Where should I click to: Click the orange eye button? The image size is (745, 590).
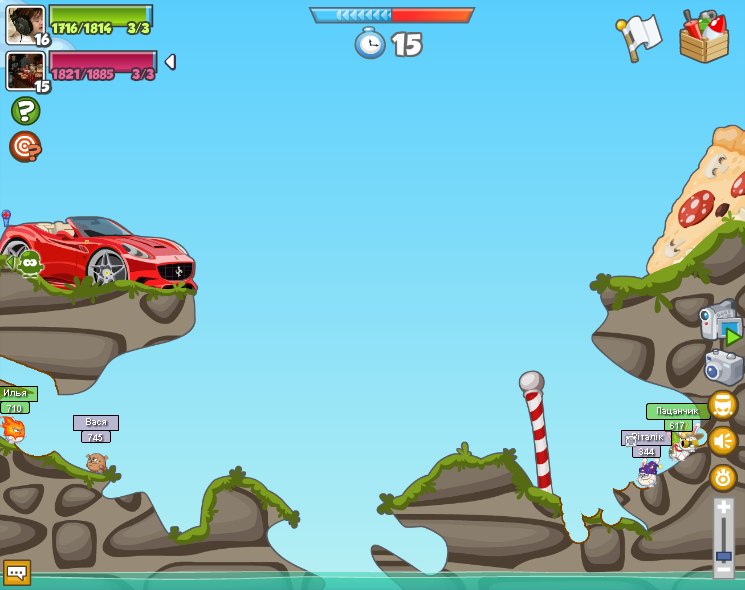(x=723, y=477)
